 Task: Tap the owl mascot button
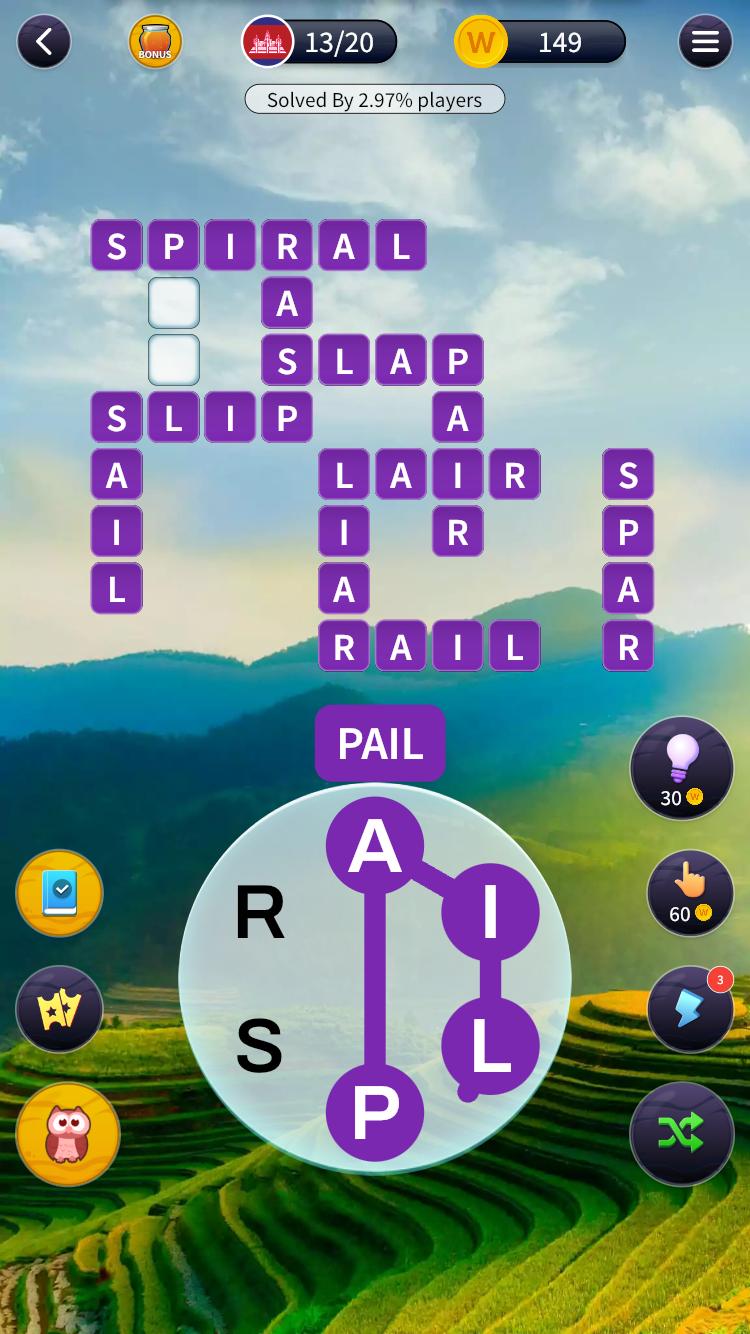pyautogui.click(x=68, y=1135)
